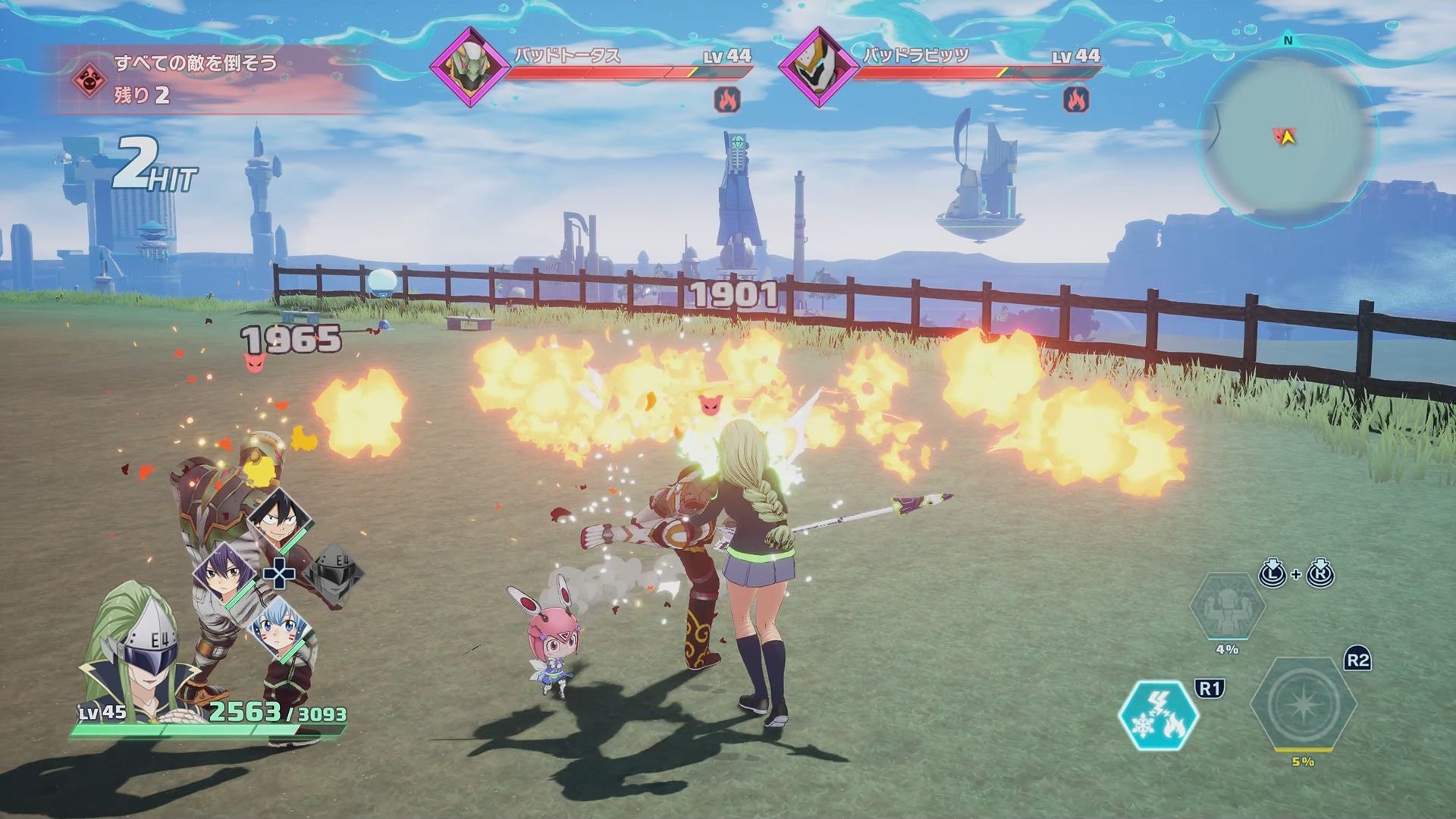The width and height of the screenshot is (1456, 819).
Task: Select the fire status icon under バッドラビッツ
Action: click(1076, 99)
